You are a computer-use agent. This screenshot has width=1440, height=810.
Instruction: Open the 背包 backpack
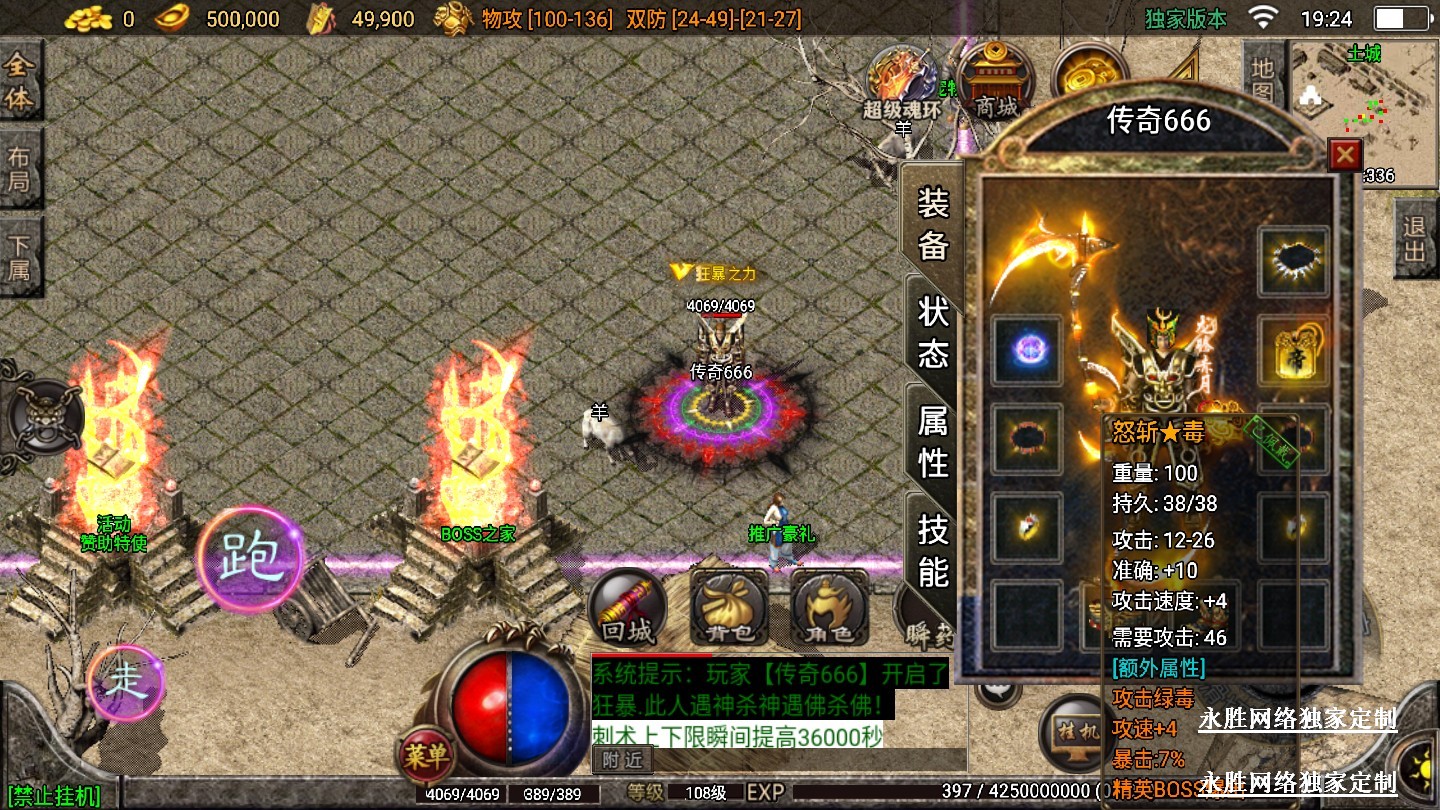(x=729, y=608)
